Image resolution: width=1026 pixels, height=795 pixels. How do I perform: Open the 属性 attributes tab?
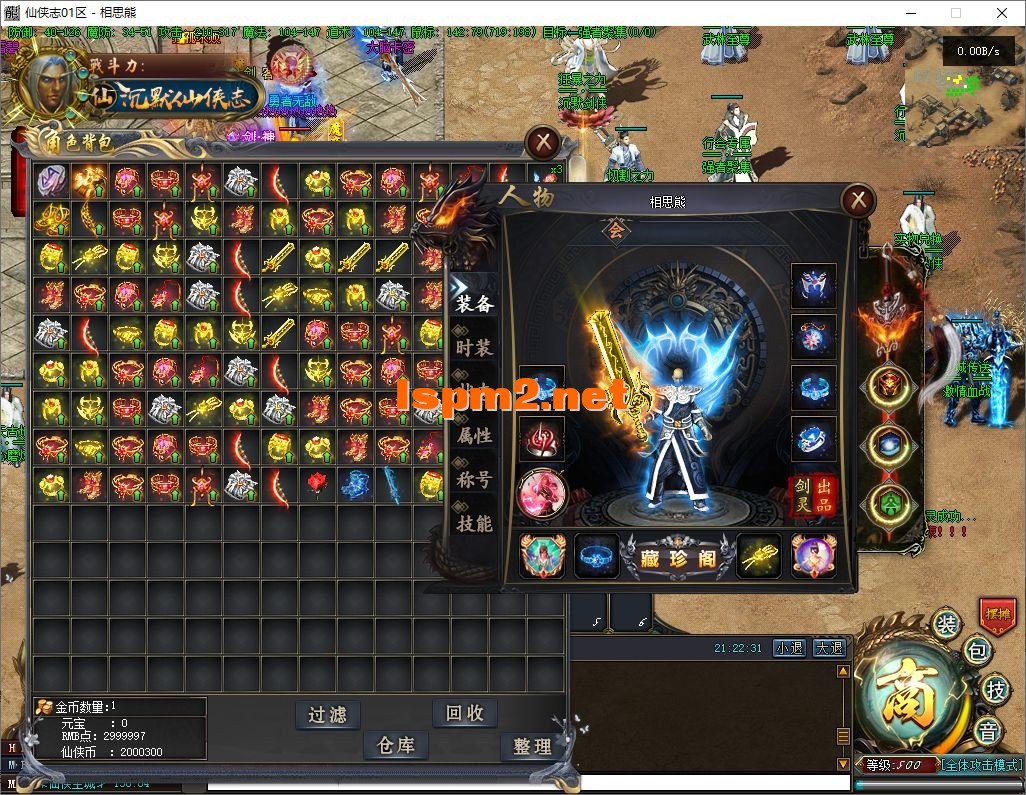[474, 435]
